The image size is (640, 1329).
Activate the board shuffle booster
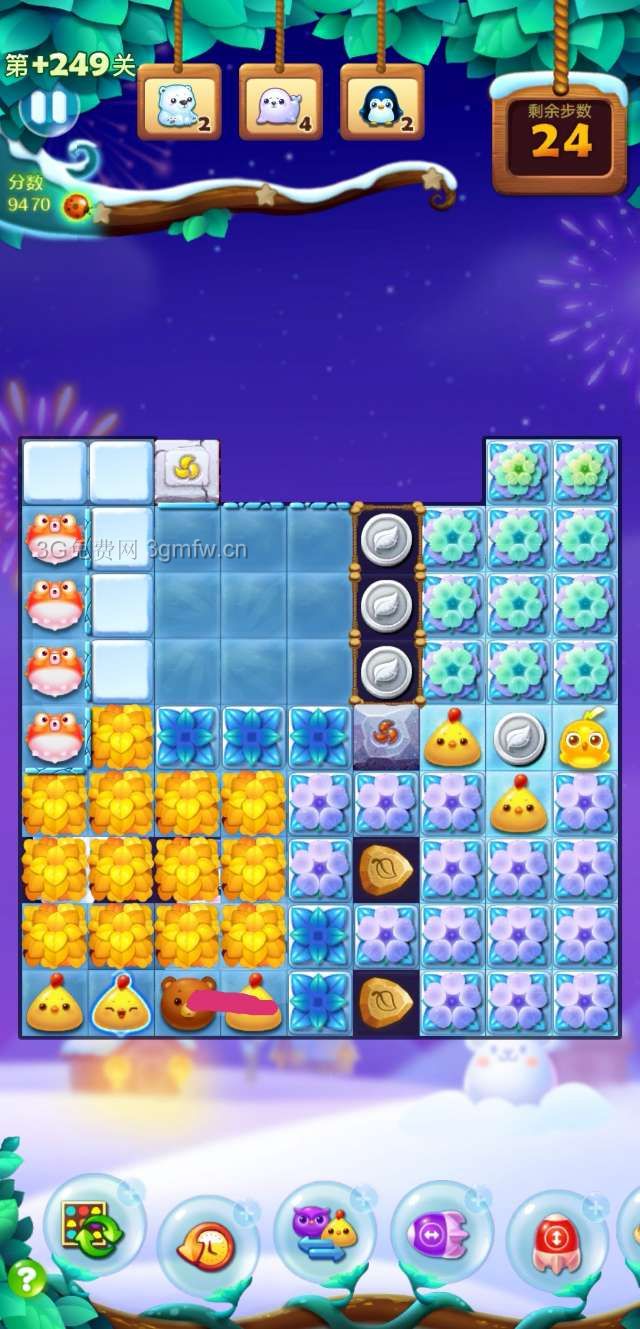tap(93, 1226)
